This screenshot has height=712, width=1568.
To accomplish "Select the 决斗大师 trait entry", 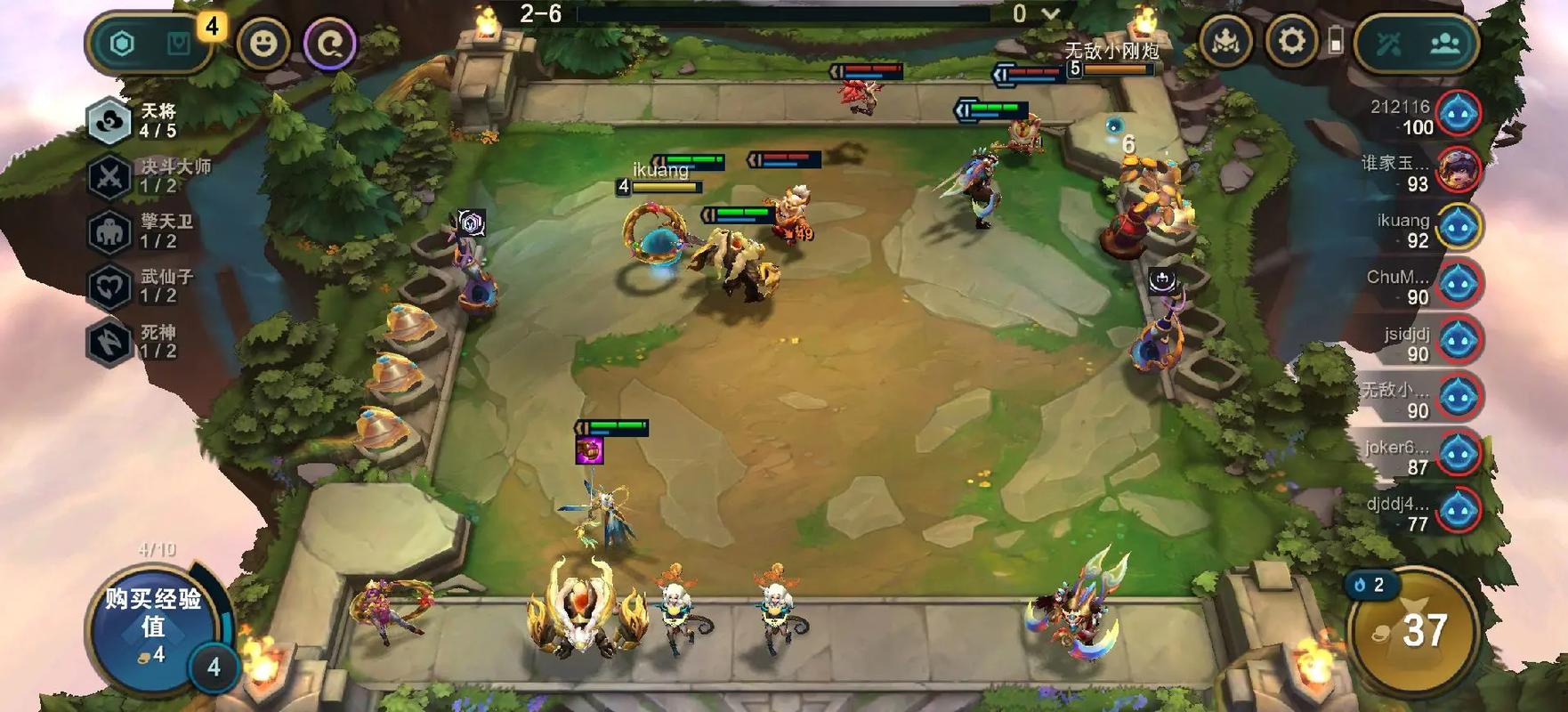I will coord(150,175).
